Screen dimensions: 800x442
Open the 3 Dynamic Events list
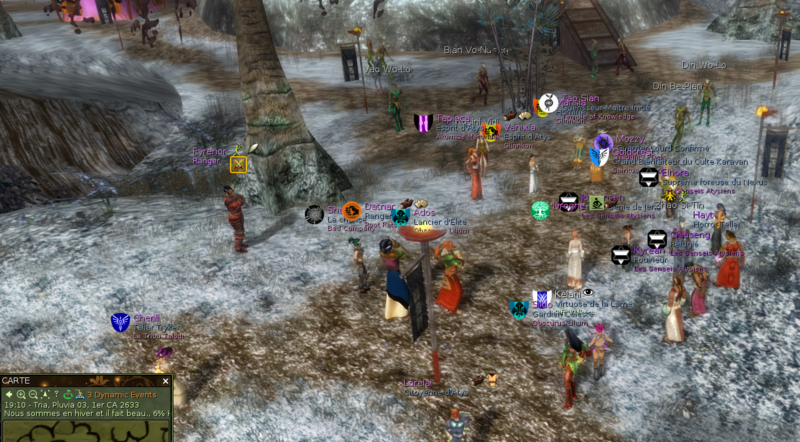coord(121,394)
